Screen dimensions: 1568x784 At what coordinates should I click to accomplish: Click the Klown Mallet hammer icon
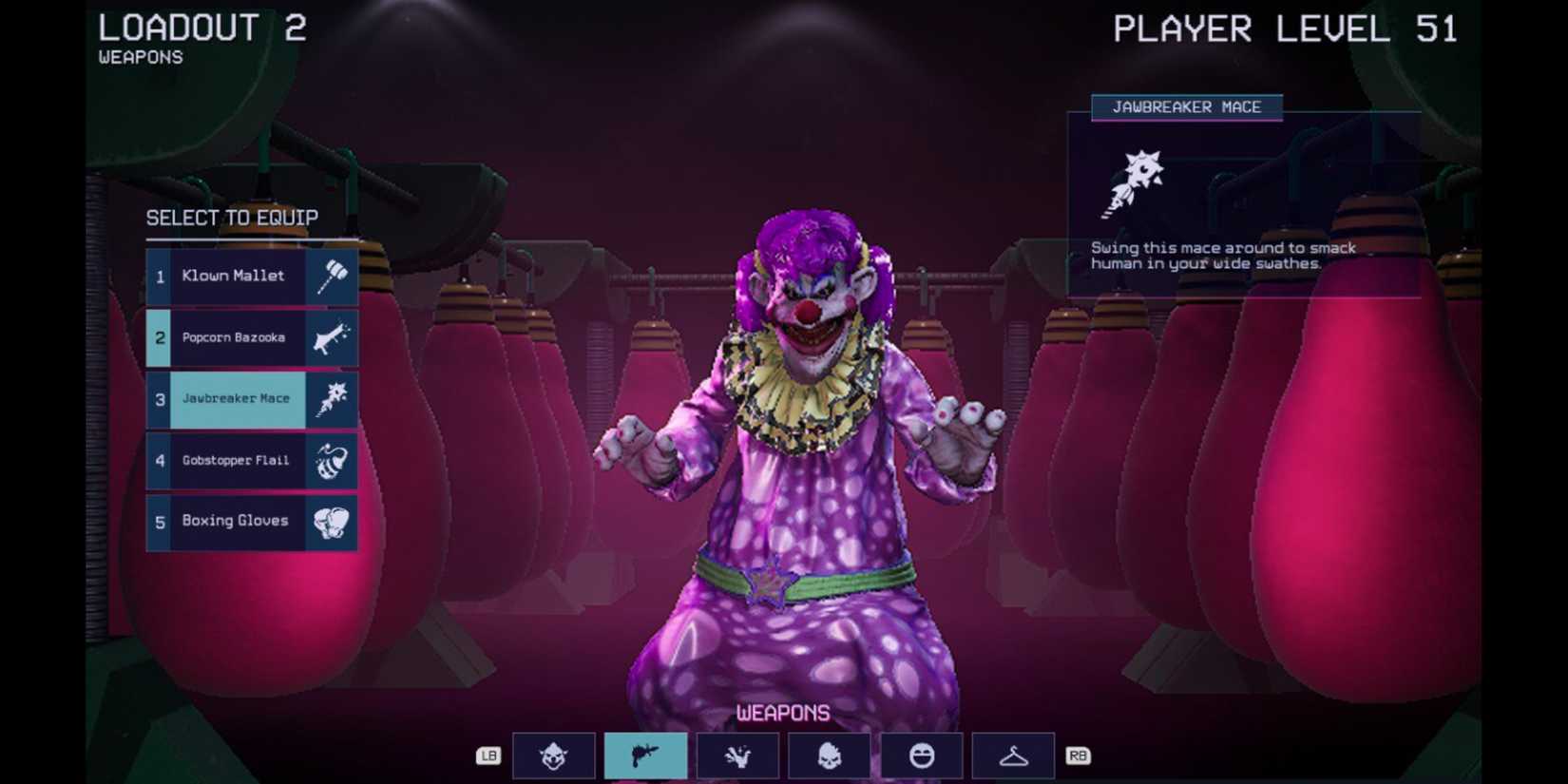tap(331, 277)
